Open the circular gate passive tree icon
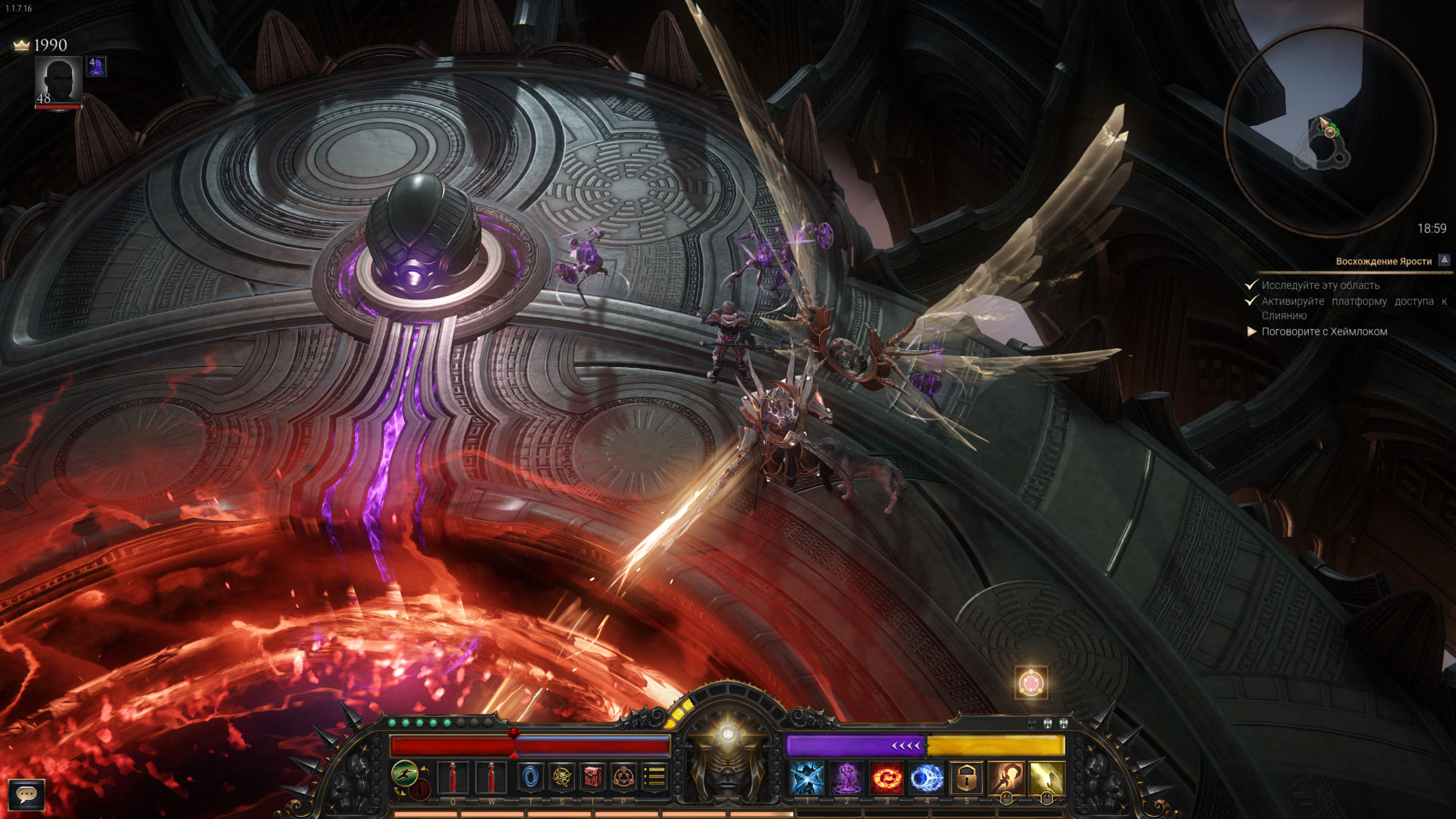1456x819 pixels. (x=623, y=777)
